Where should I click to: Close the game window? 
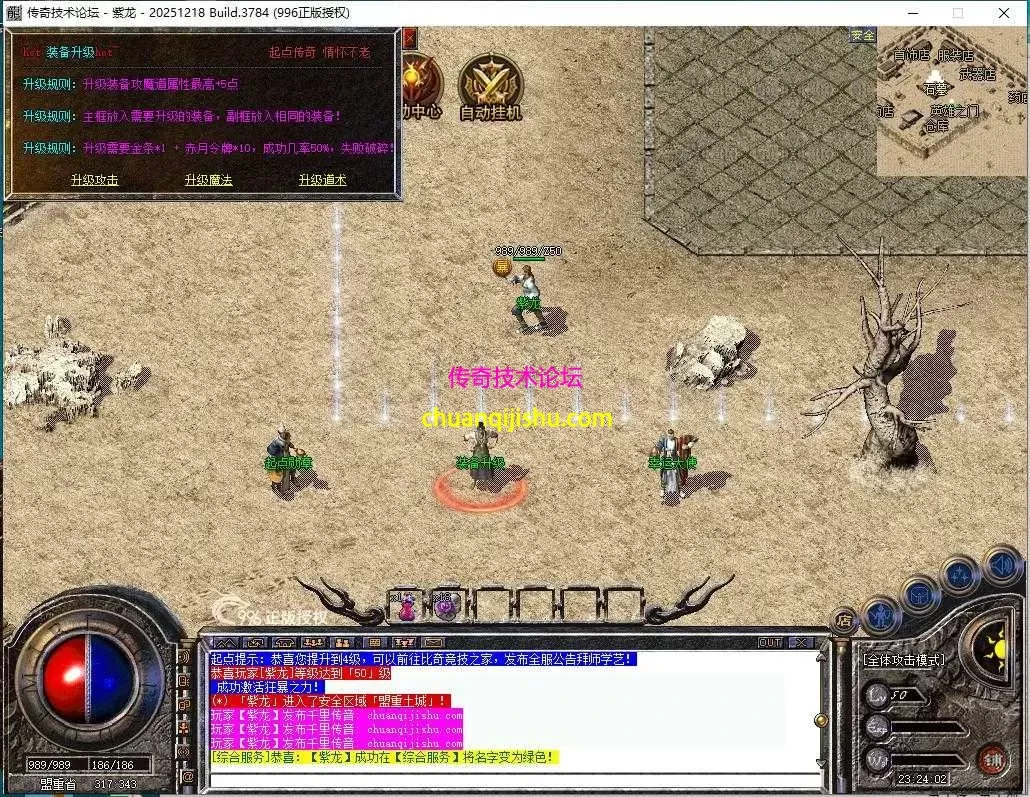(x=1004, y=13)
